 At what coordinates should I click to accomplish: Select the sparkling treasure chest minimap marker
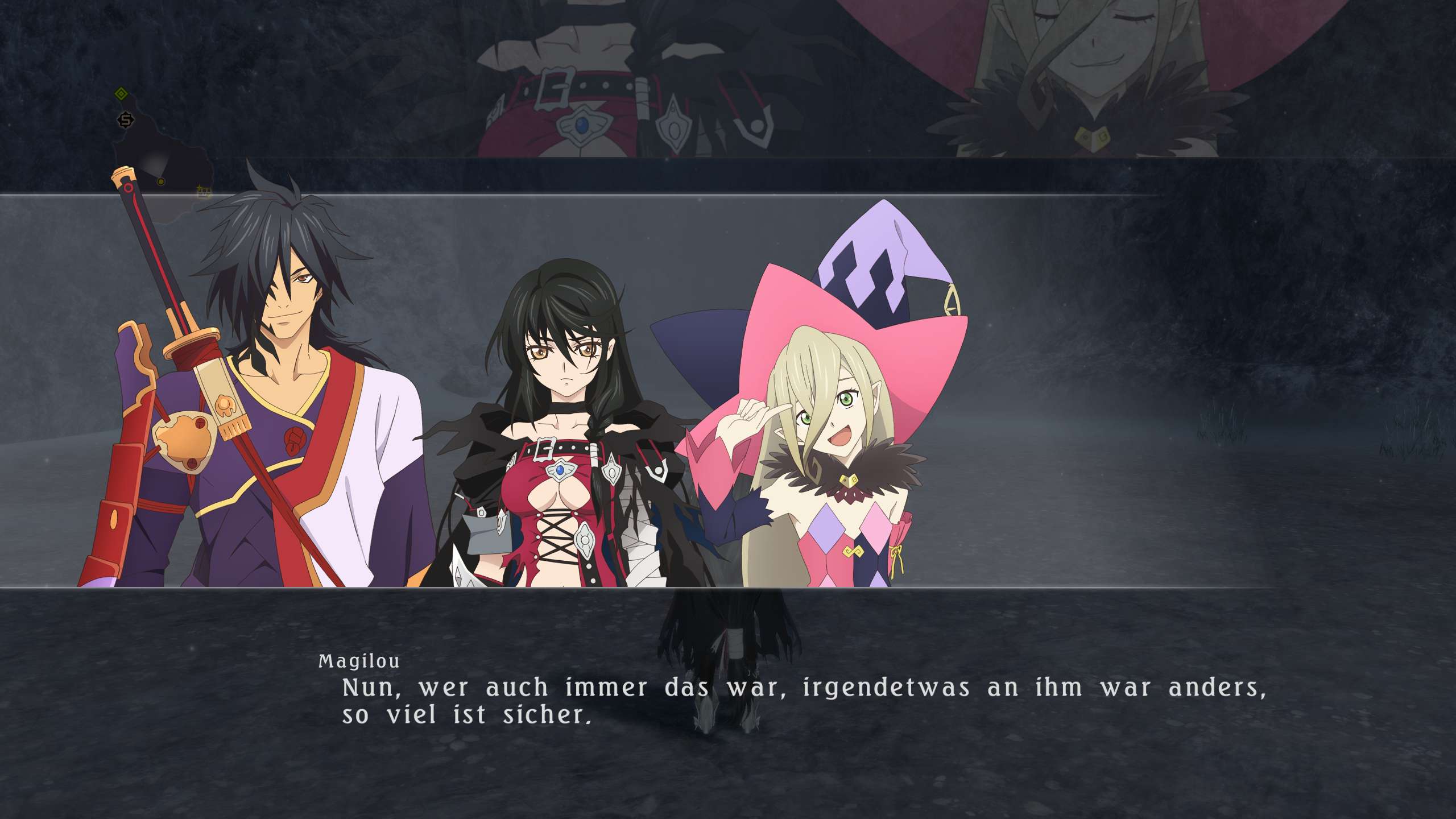click(204, 192)
